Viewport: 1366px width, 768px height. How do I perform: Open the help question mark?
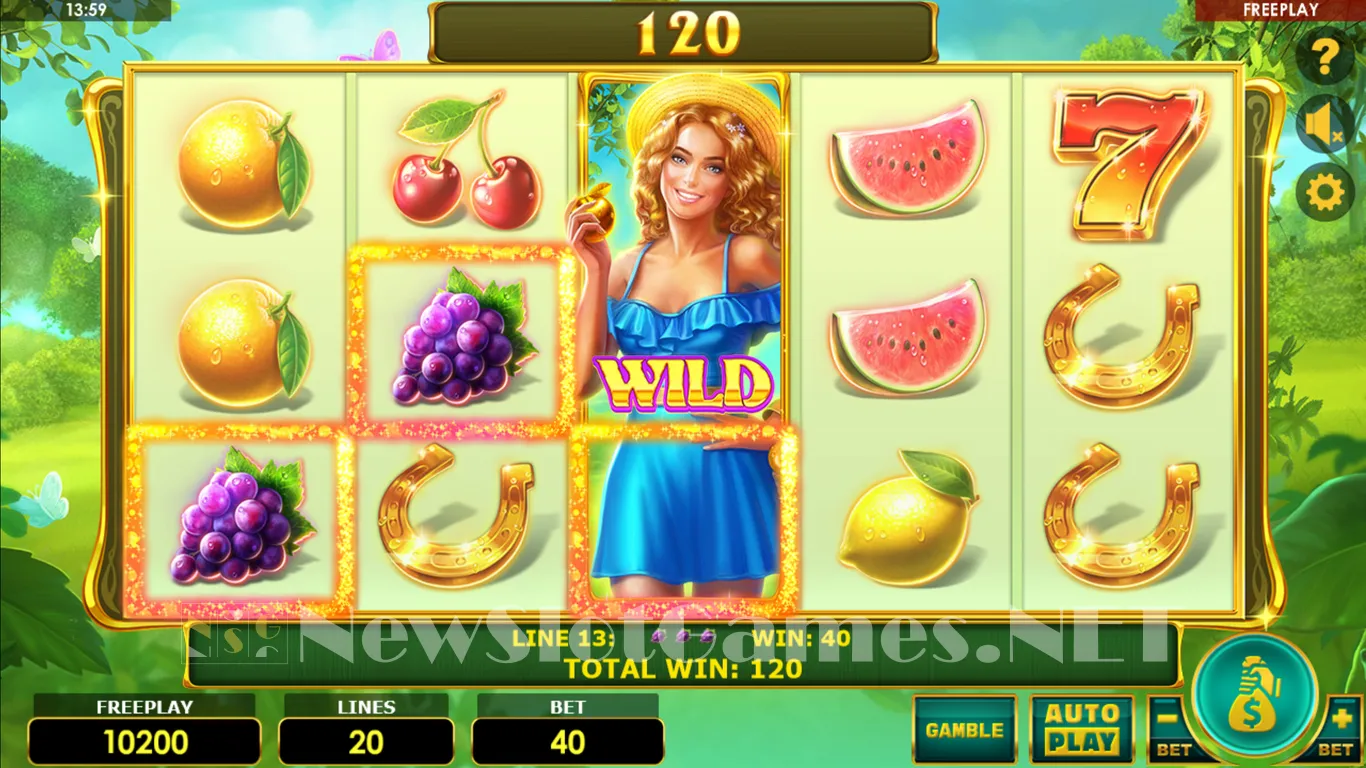tap(1325, 58)
